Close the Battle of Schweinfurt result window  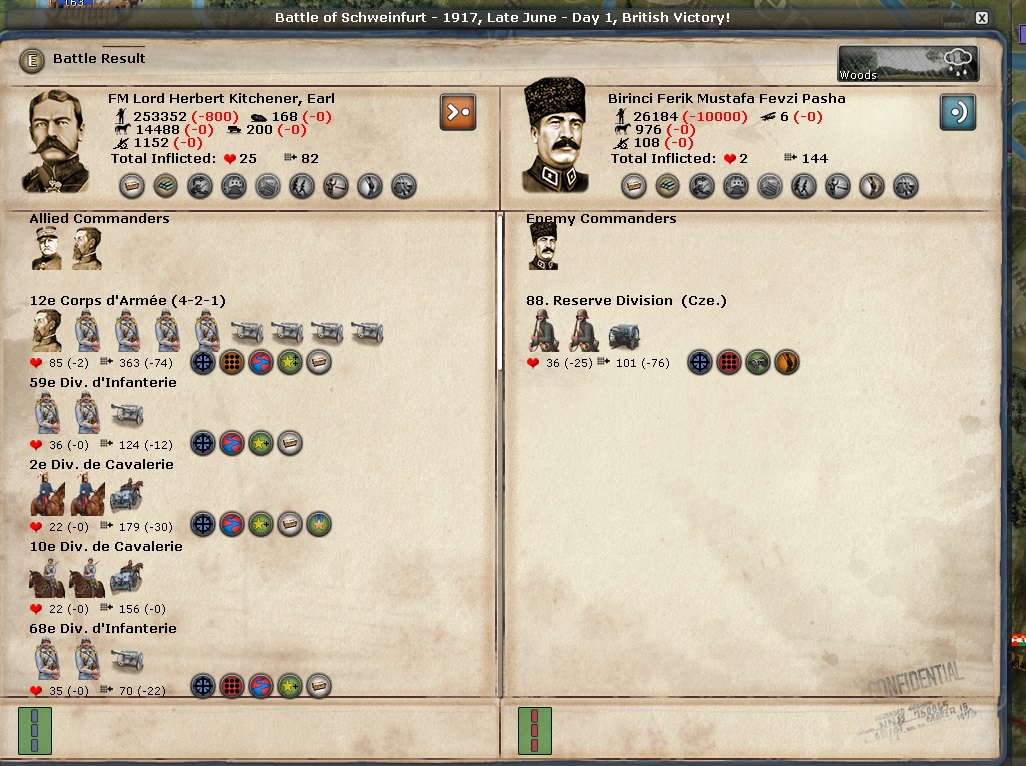pos(982,18)
